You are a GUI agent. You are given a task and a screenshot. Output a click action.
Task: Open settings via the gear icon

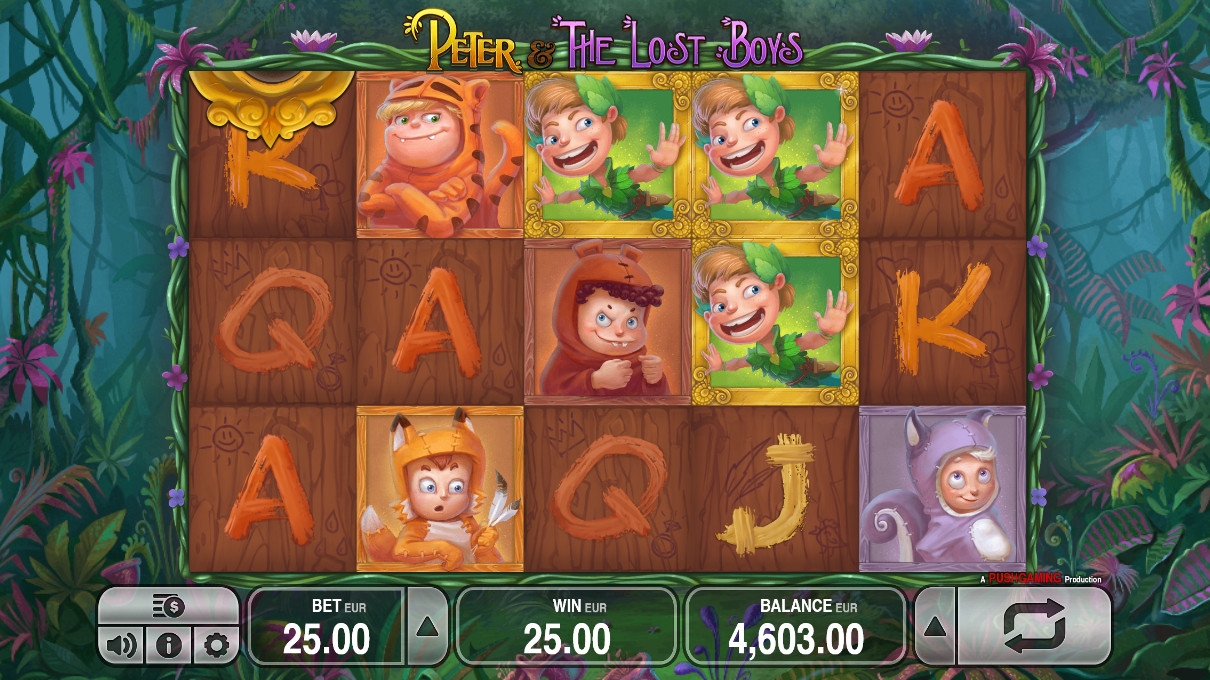(x=215, y=645)
